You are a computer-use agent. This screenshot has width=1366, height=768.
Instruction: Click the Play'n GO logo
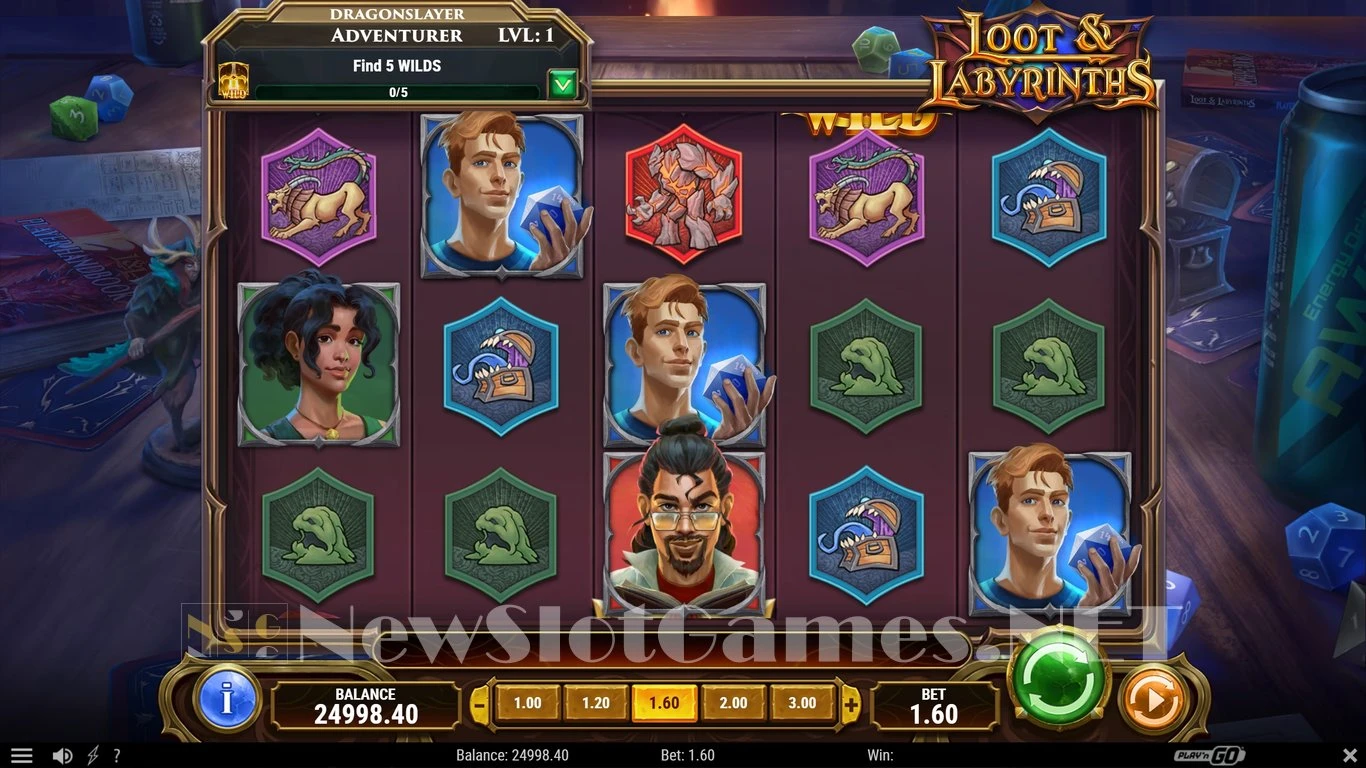point(1213,756)
